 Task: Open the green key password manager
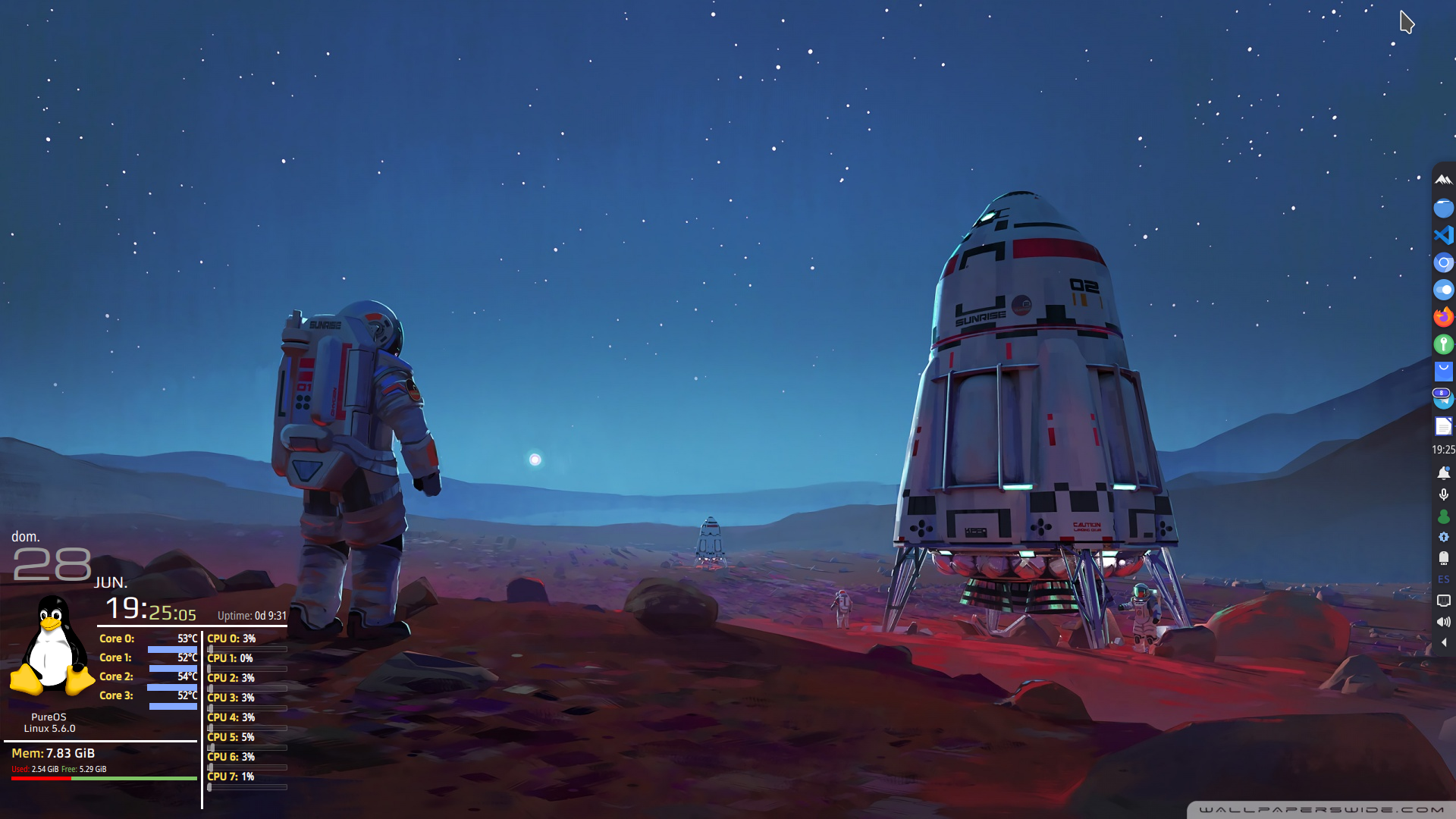[x=1443, y=344]
